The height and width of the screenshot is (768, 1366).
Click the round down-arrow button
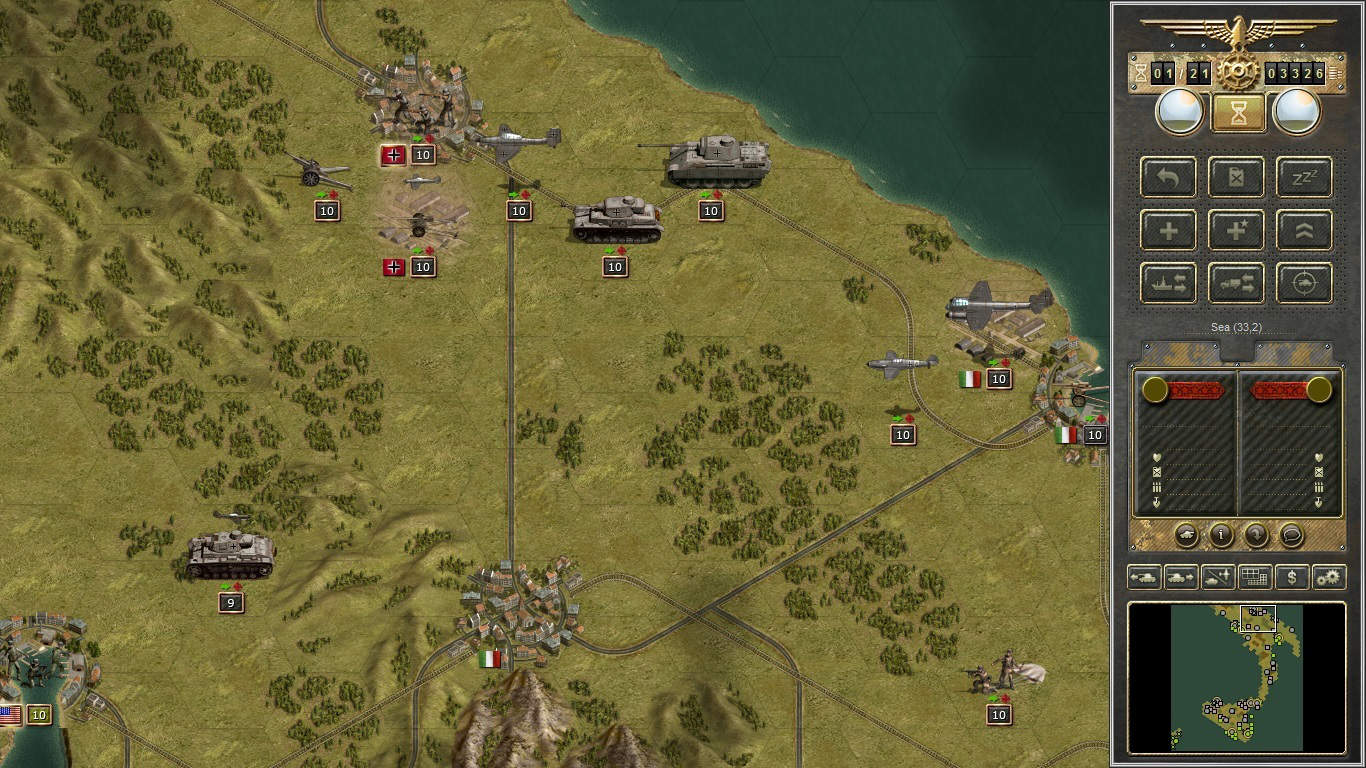(x=1256, y=535)
